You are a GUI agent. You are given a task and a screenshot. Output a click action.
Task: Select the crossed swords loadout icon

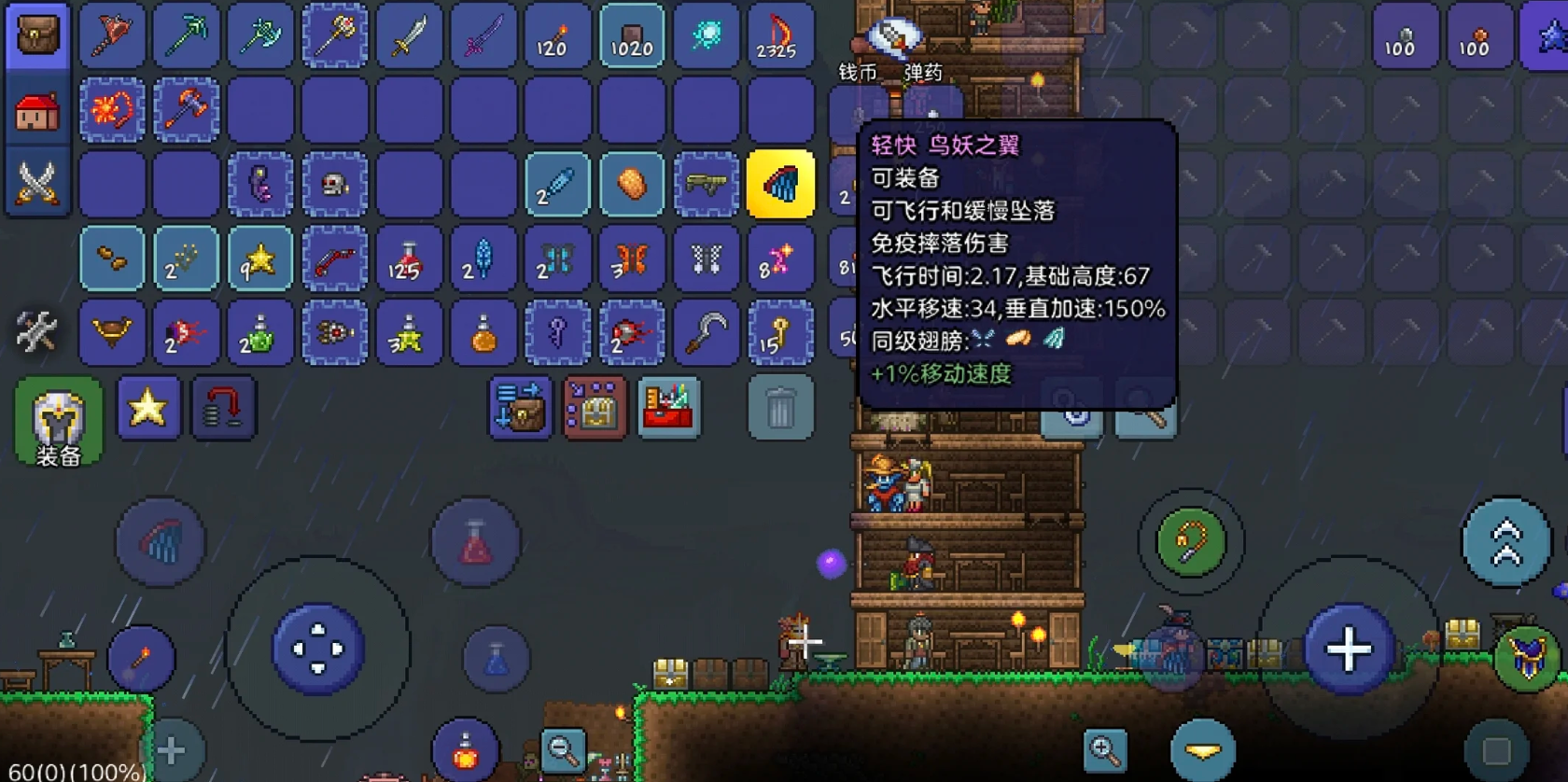click(35, 183)
